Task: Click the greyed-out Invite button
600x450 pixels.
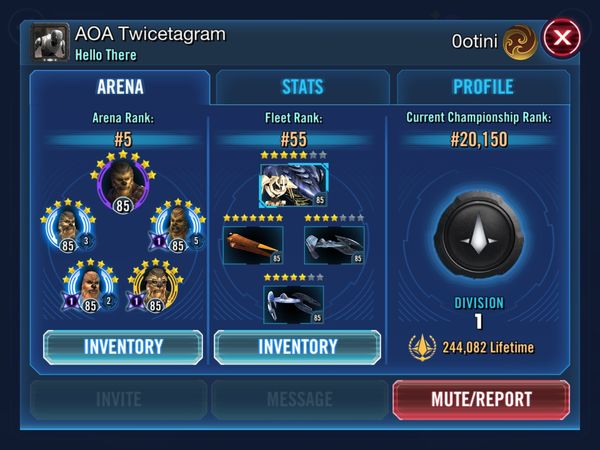Action: [117, 399]
